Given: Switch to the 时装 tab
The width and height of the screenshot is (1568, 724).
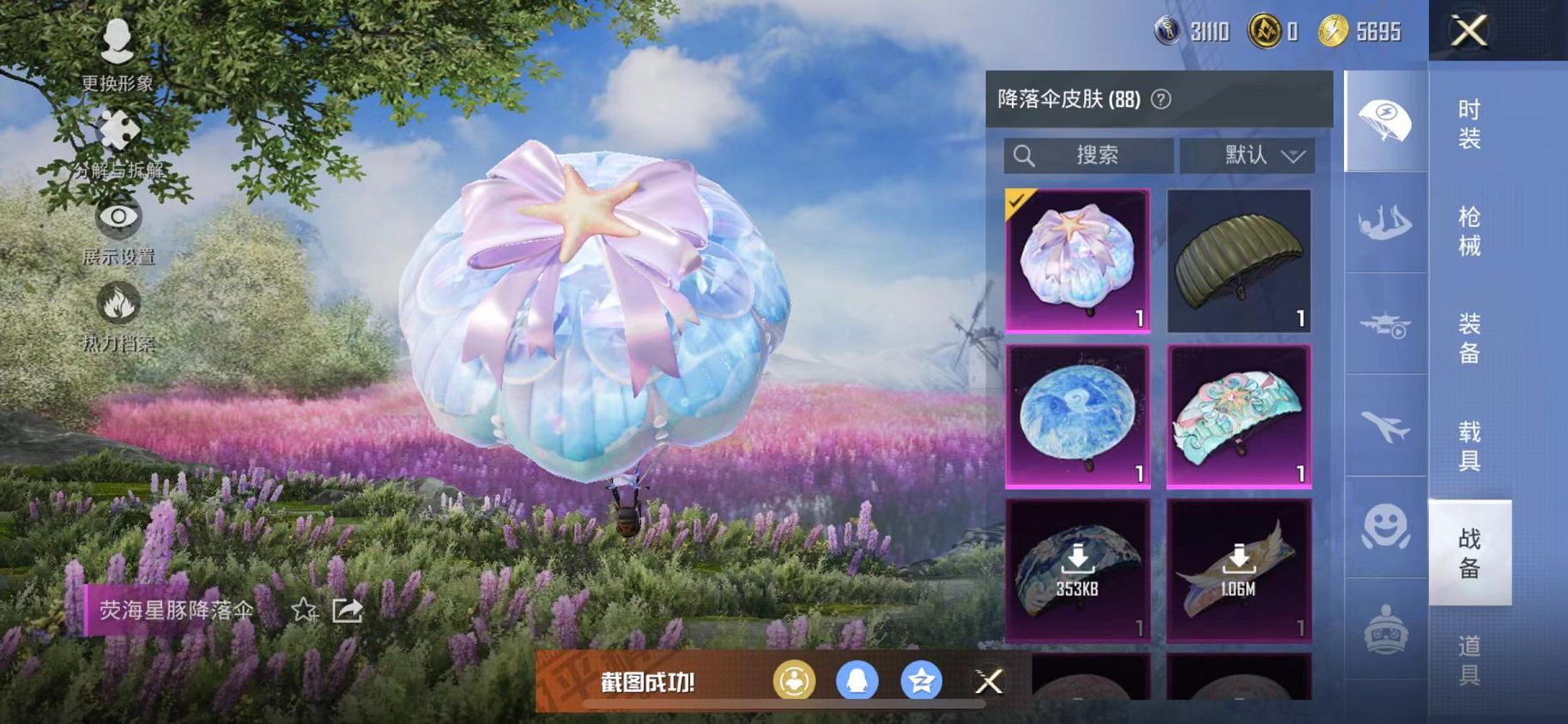Looking at the screenshot, I should pyautogui.click(x=1469, y=129).
